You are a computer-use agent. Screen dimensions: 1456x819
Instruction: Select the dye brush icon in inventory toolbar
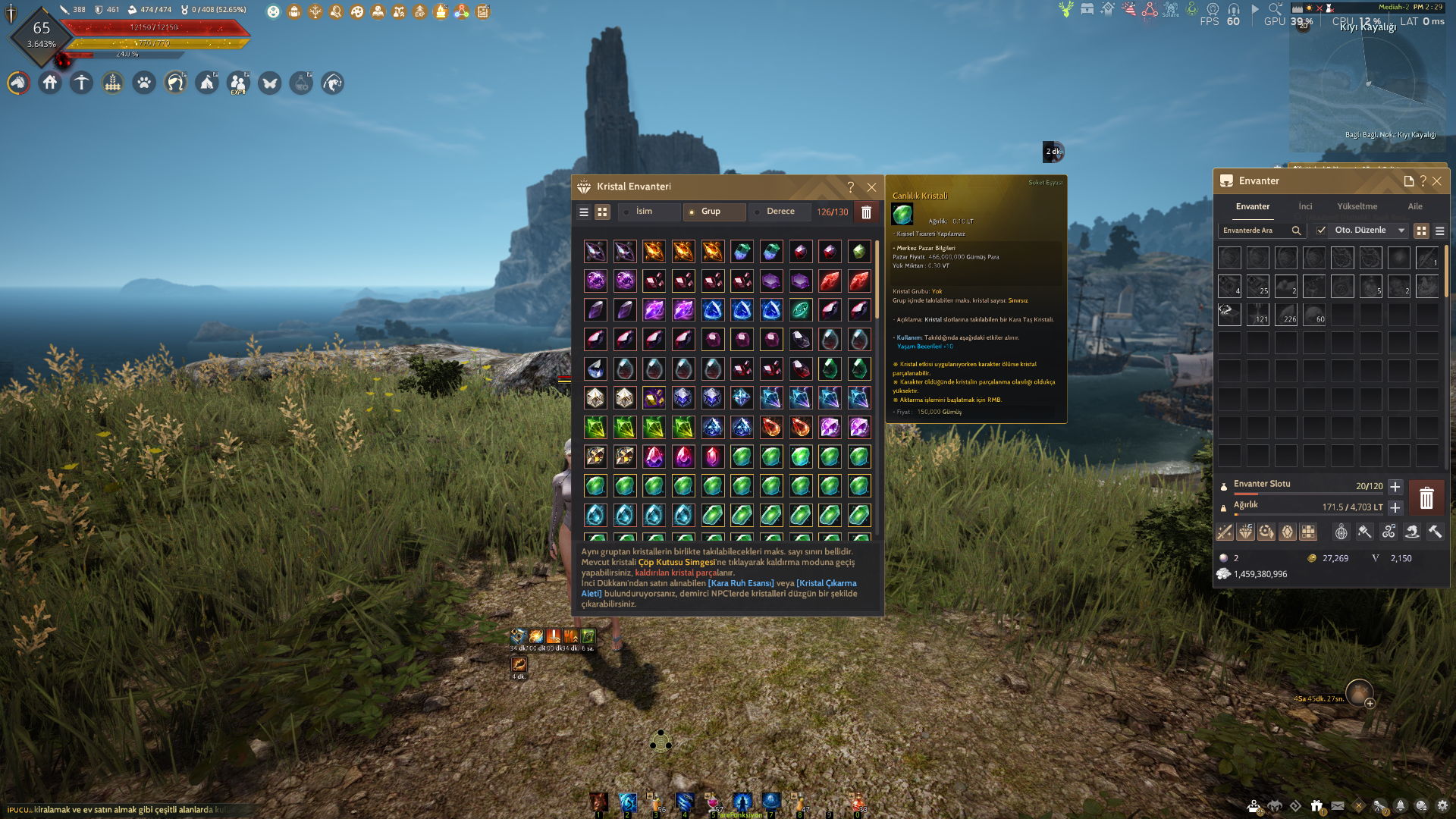(1363, 533)
